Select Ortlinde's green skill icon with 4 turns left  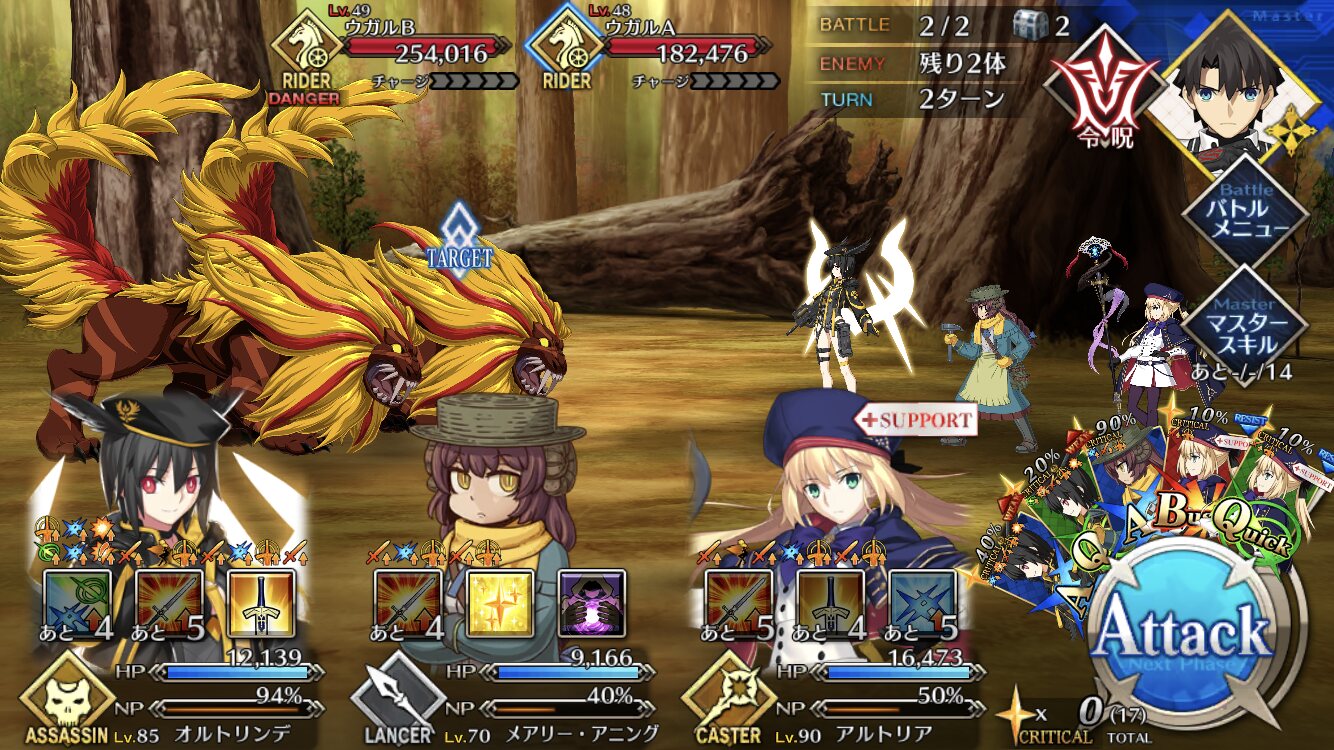click(78, 603)
